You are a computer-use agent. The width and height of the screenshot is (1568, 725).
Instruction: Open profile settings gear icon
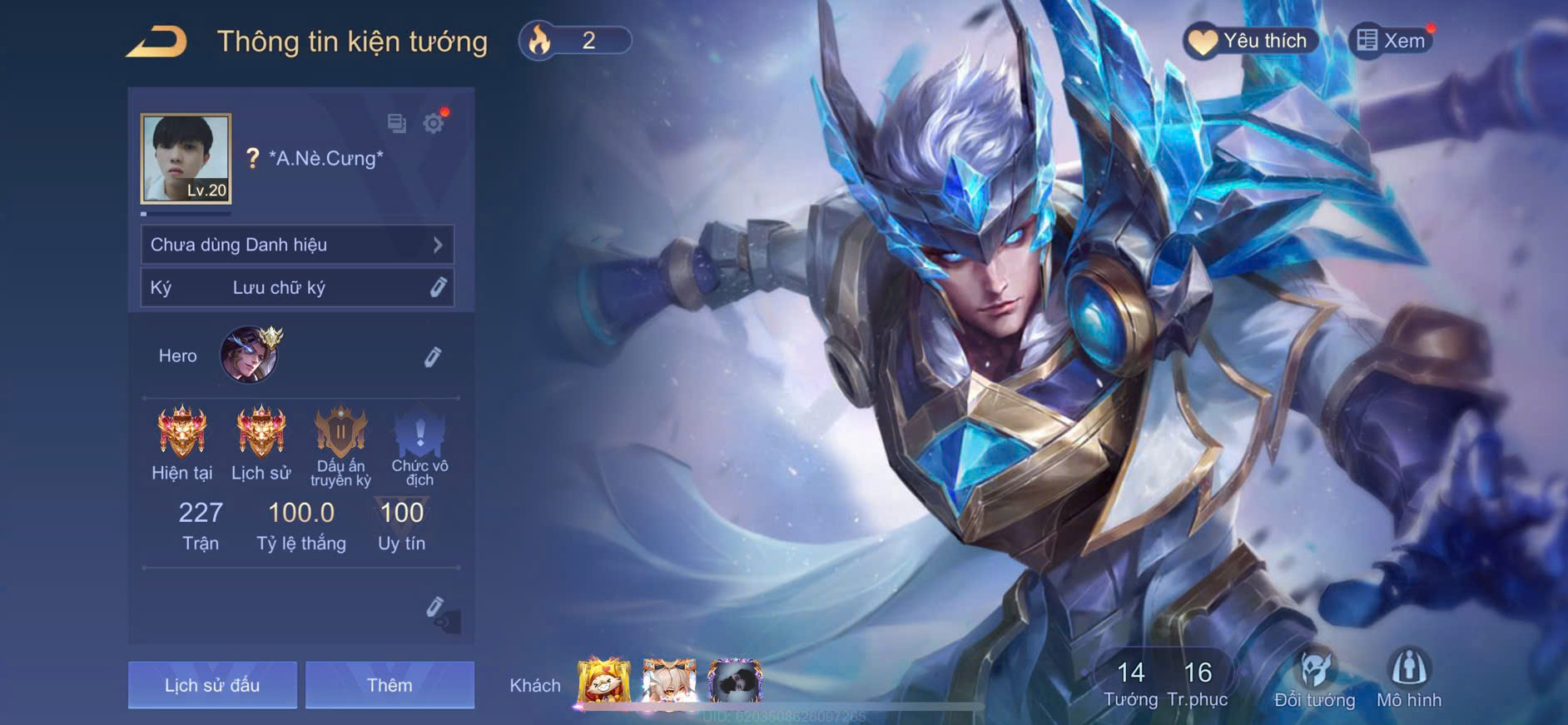point(433,124)
